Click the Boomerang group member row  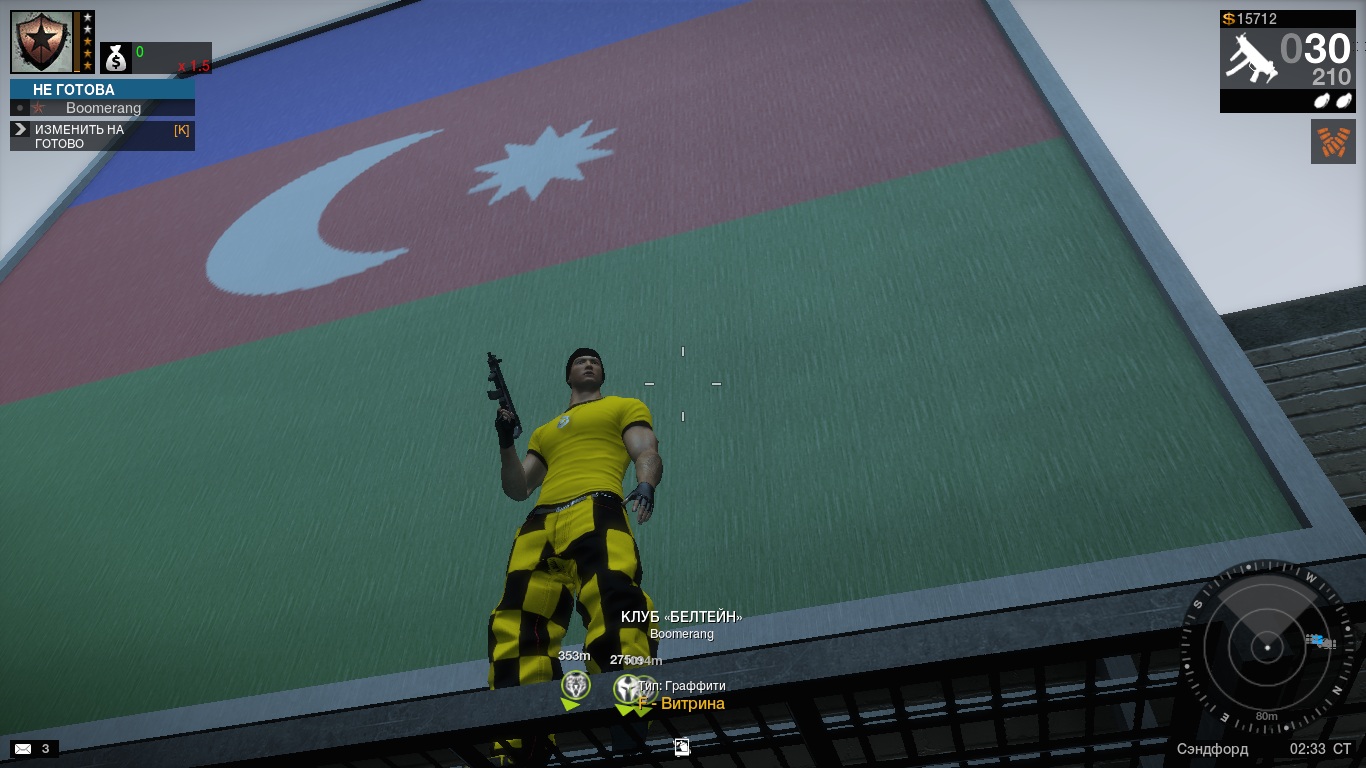click(x=103, y=108)
